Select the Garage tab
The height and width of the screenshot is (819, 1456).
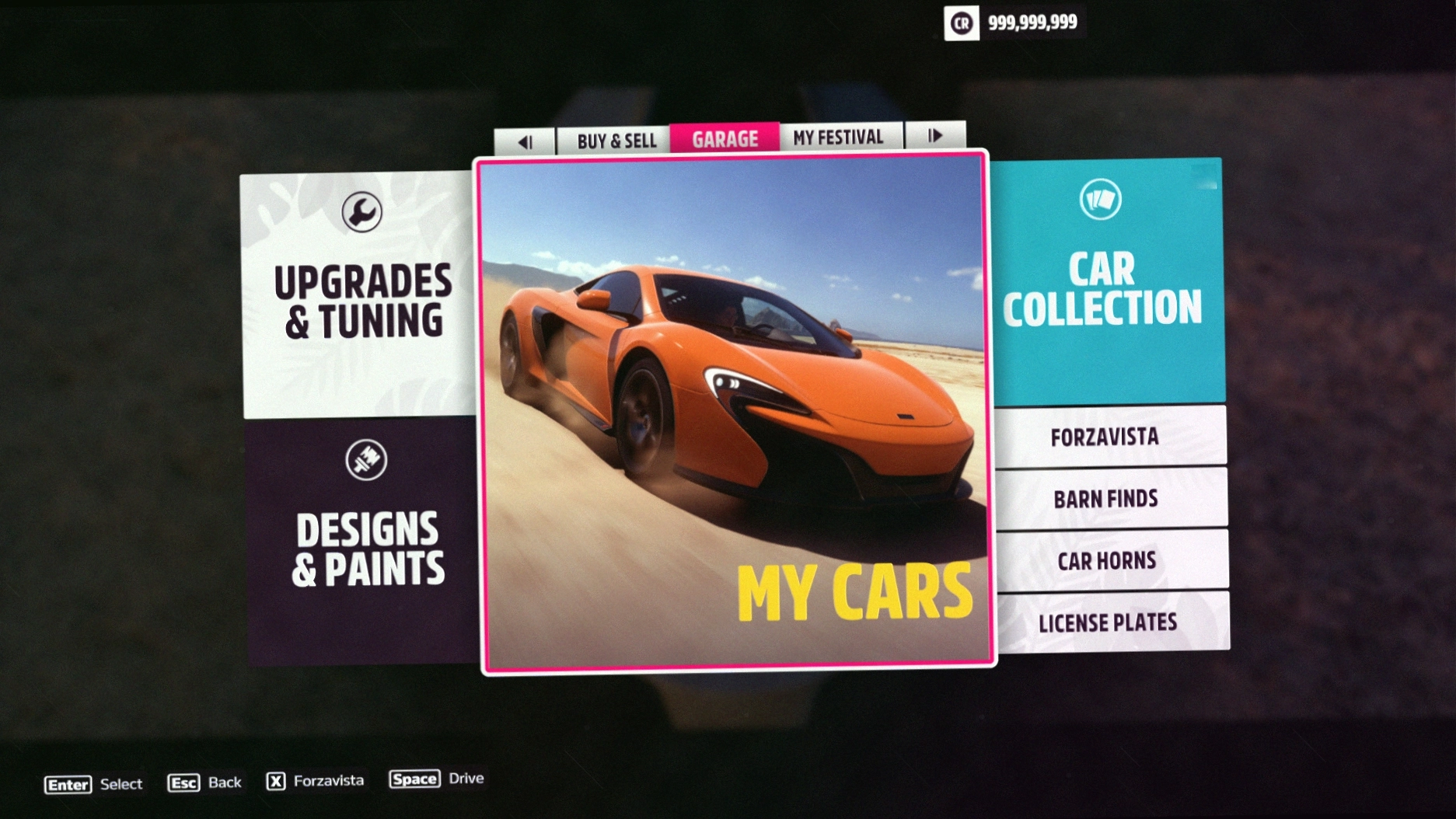[725, 139]
